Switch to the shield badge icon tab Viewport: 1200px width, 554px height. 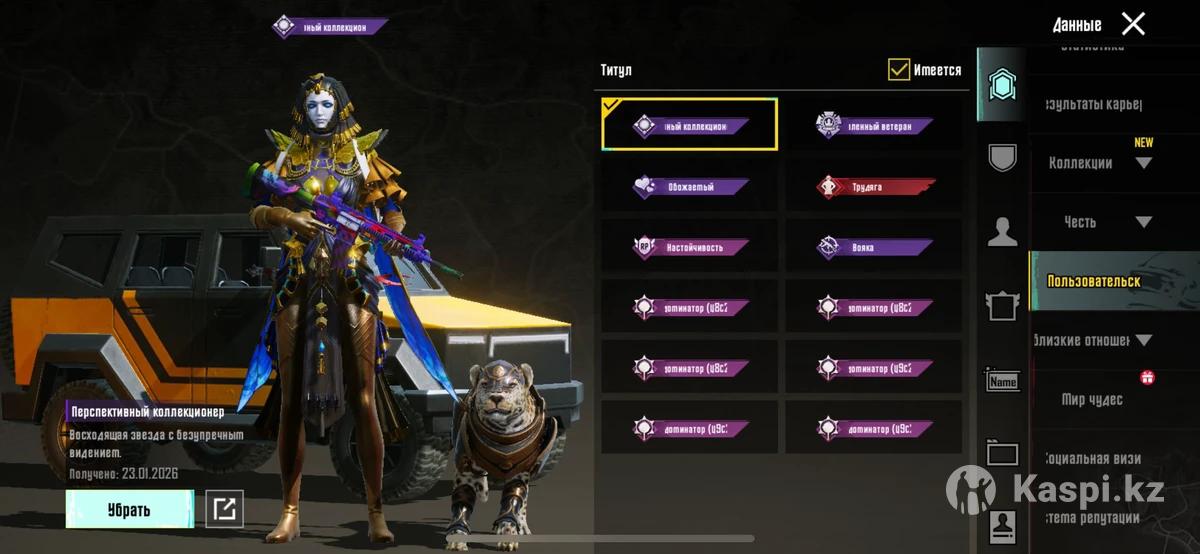[x=1002, y=157]
